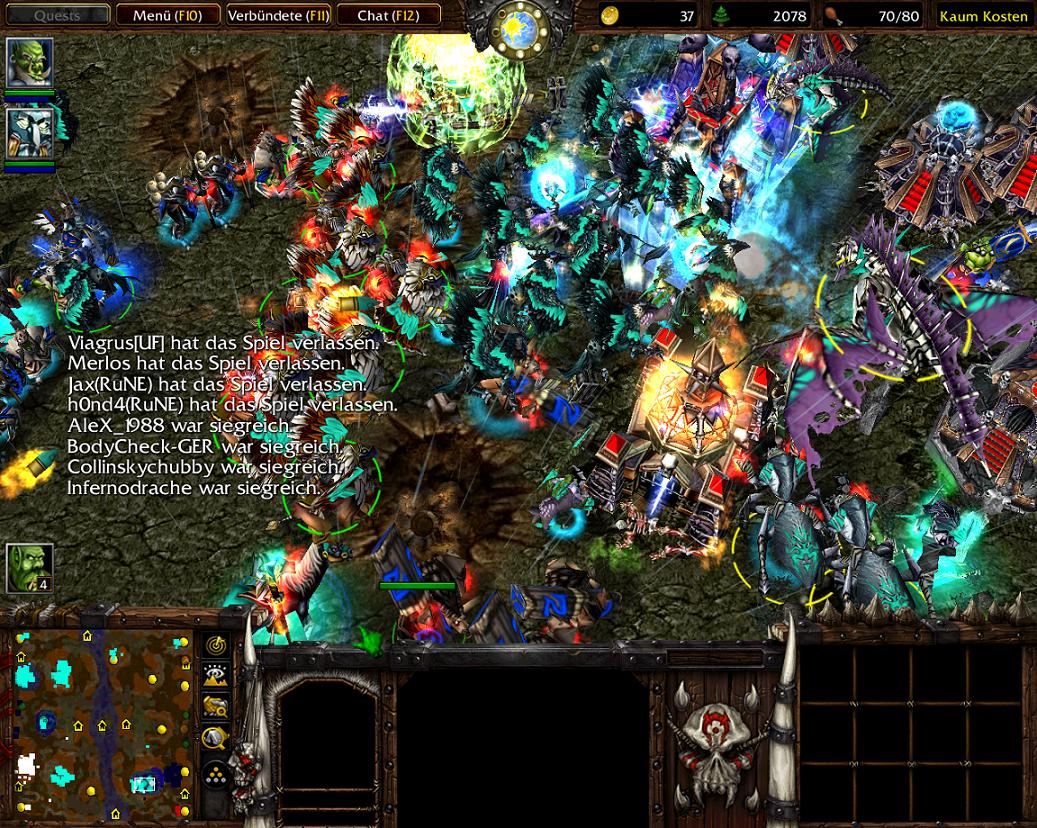1037x828 pixels.
Task: Toggle formation movement button with the dots
Action: click(216, 774)
